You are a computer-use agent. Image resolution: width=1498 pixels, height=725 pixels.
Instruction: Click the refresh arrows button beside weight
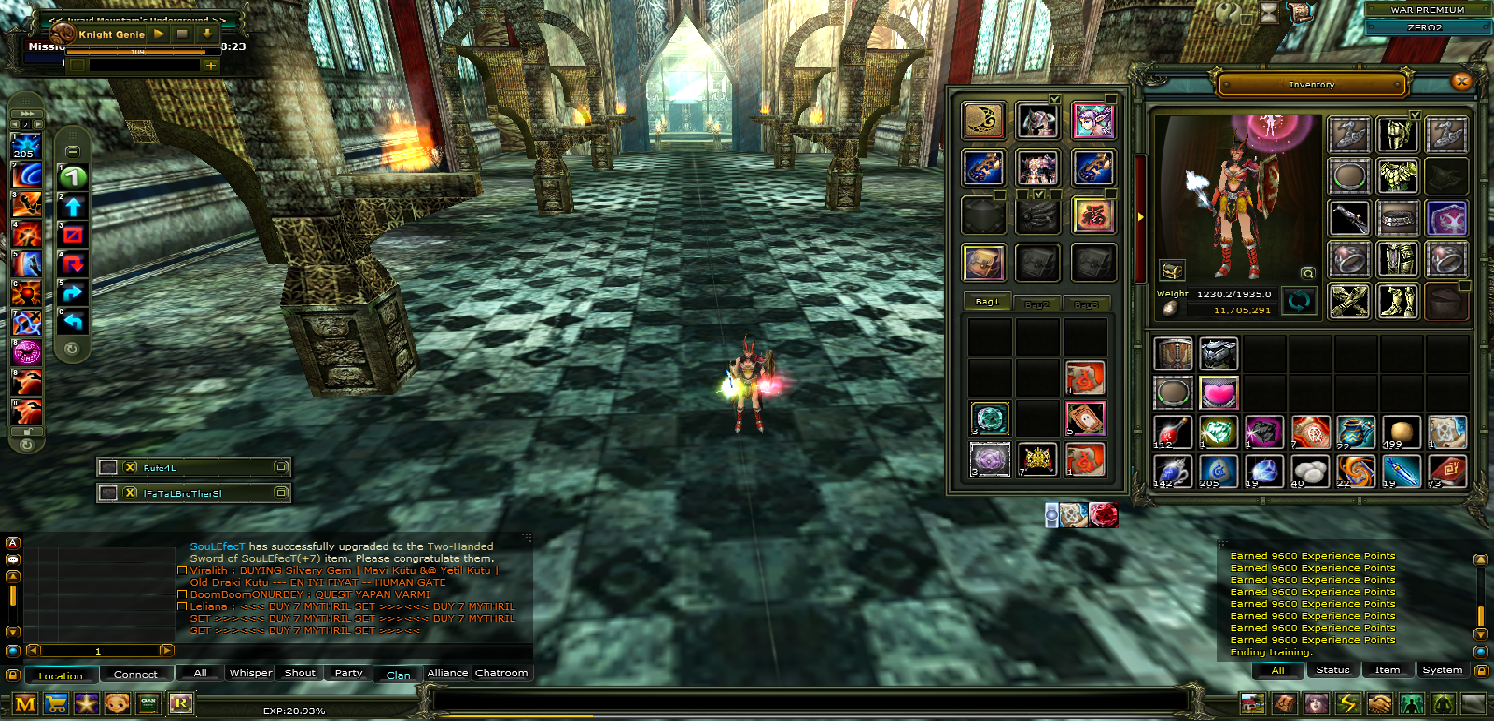click(x=1300, y=301)
